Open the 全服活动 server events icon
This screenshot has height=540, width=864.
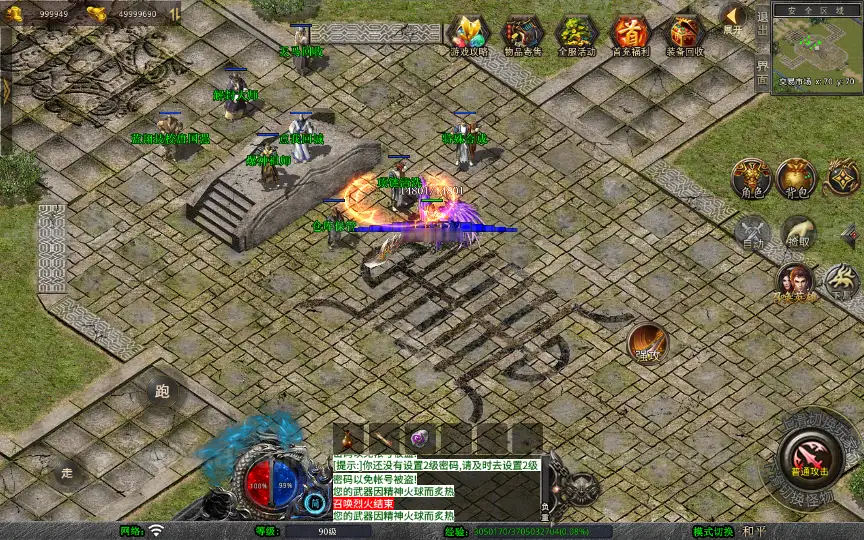[576, 35]
